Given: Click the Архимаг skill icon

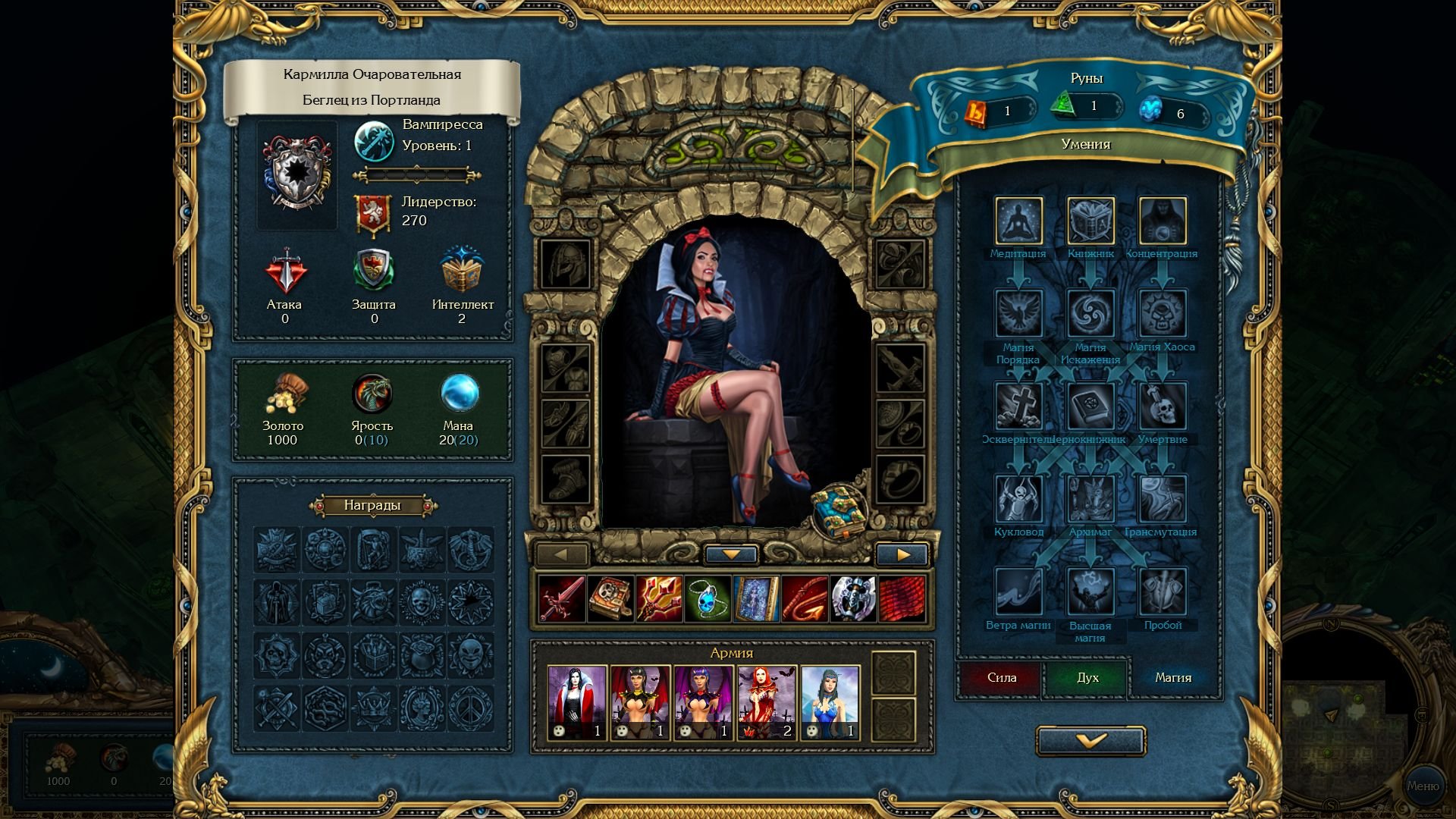Looking at the screenshot, I should (1090, 499).
